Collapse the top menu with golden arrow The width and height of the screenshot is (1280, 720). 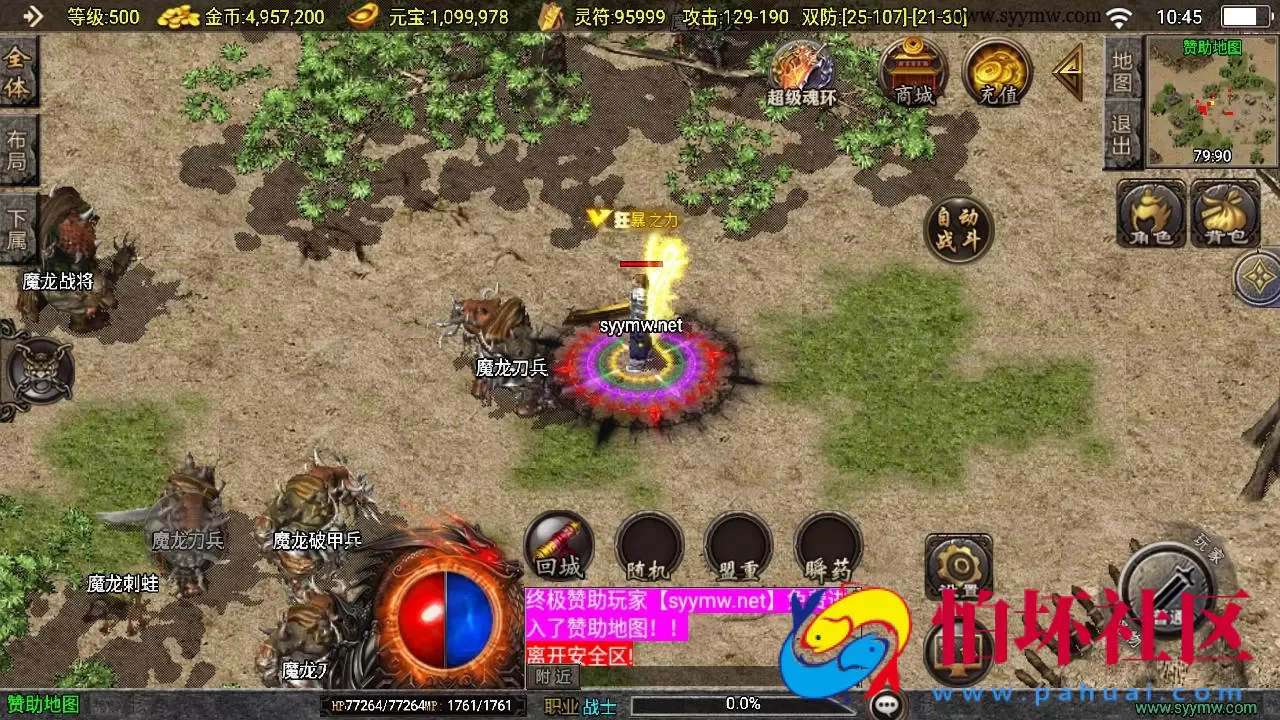pos(1068,70)
